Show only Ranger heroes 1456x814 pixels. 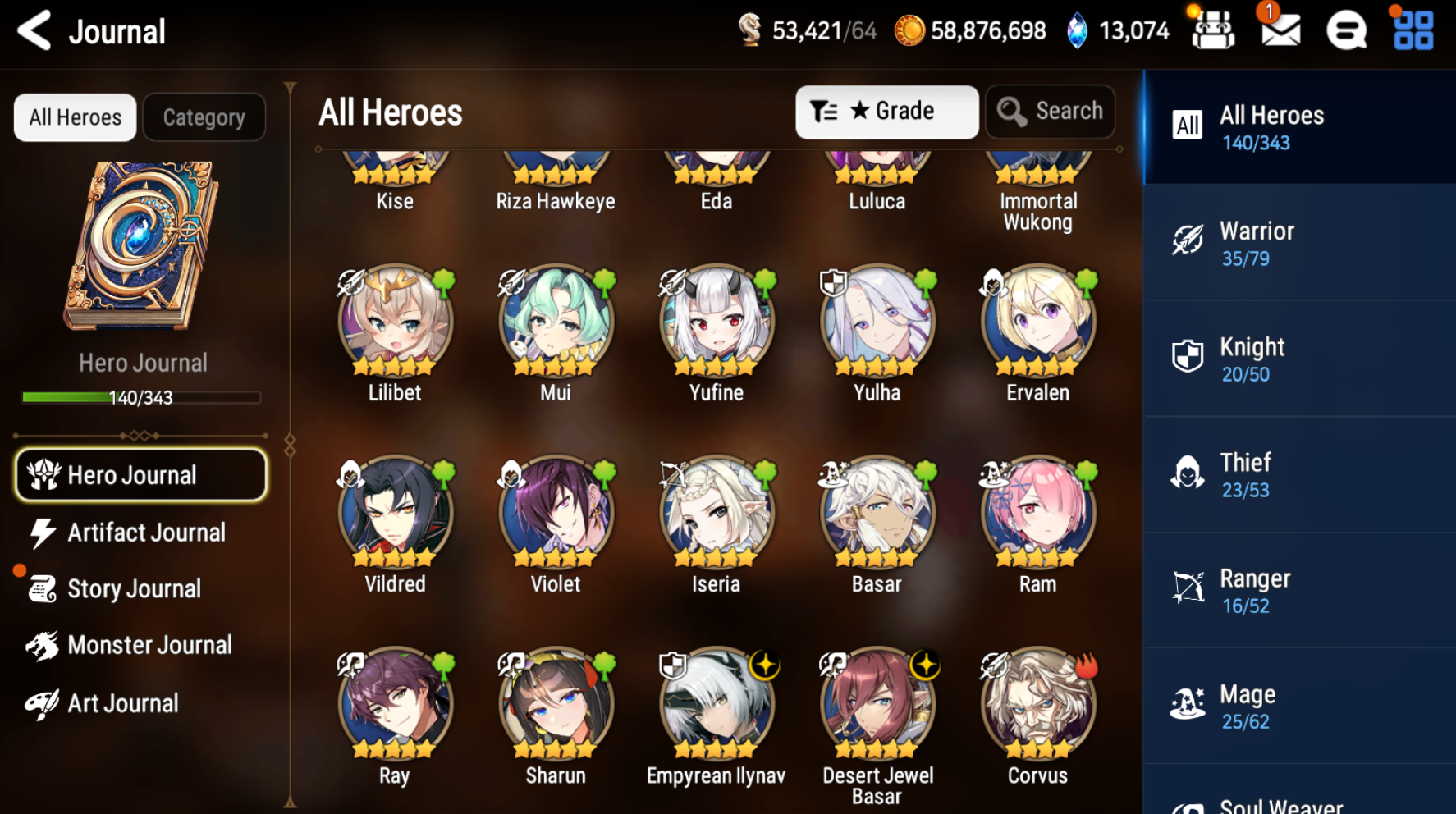point(1298,591)
